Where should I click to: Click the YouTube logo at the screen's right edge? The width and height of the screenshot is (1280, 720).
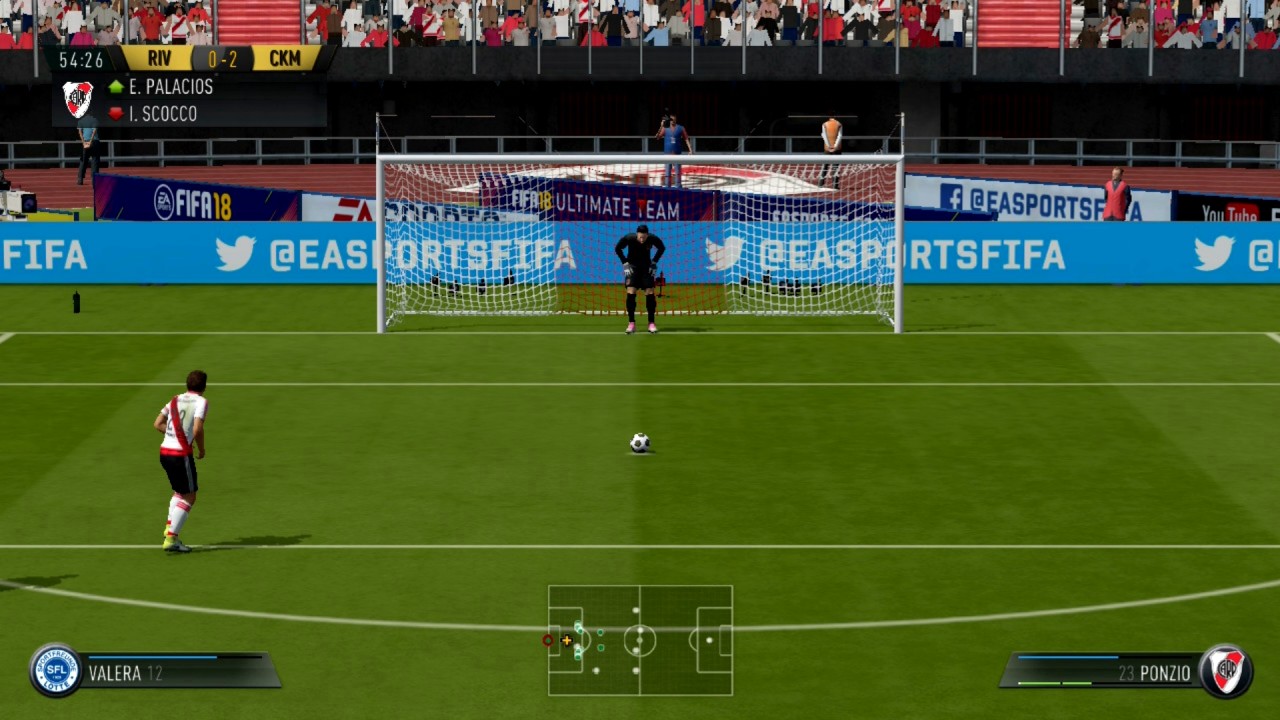[1229, 212]
